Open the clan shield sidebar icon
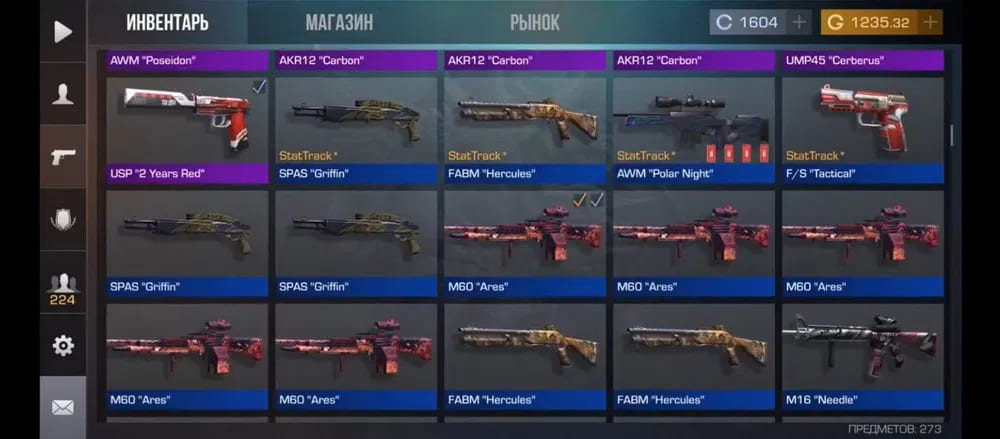Screen dimensions: 1000x439 pyautogui.click(x=63, y=220)
